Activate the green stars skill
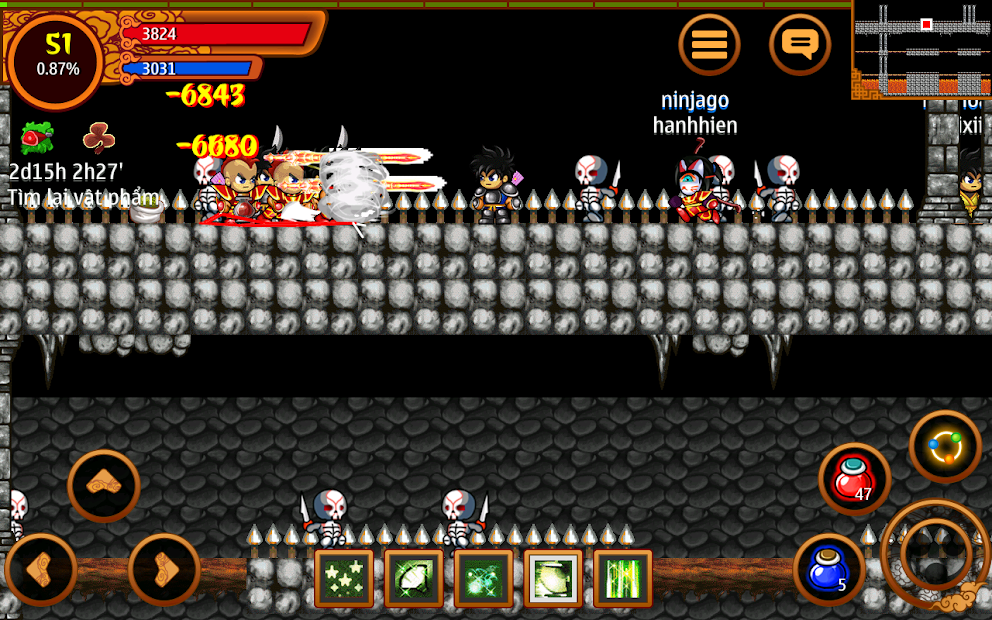Viewport: 992px width, 620px height. (344, 578)
